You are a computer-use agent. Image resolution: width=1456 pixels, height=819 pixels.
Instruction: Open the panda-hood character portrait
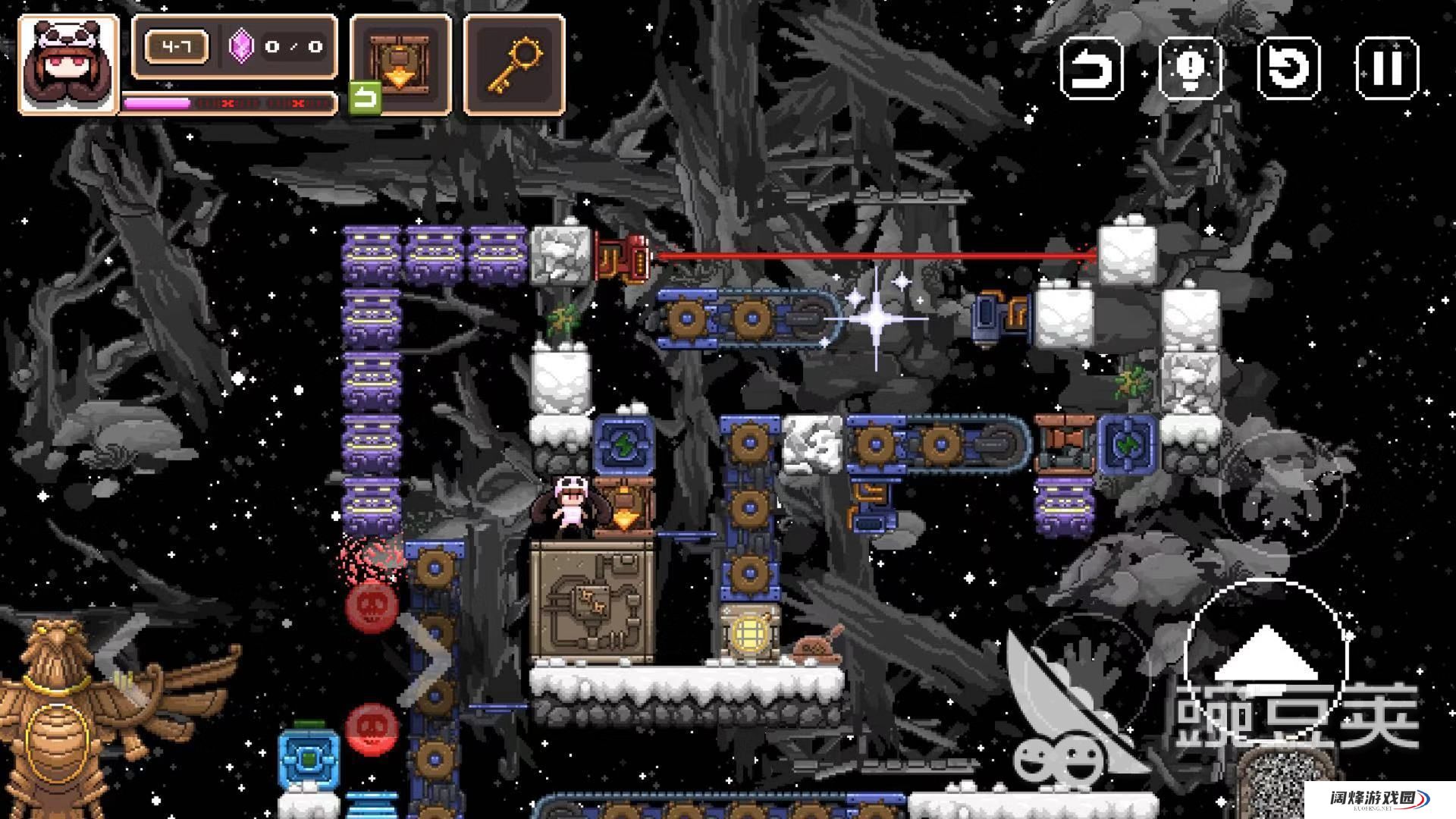pos(68,65)
